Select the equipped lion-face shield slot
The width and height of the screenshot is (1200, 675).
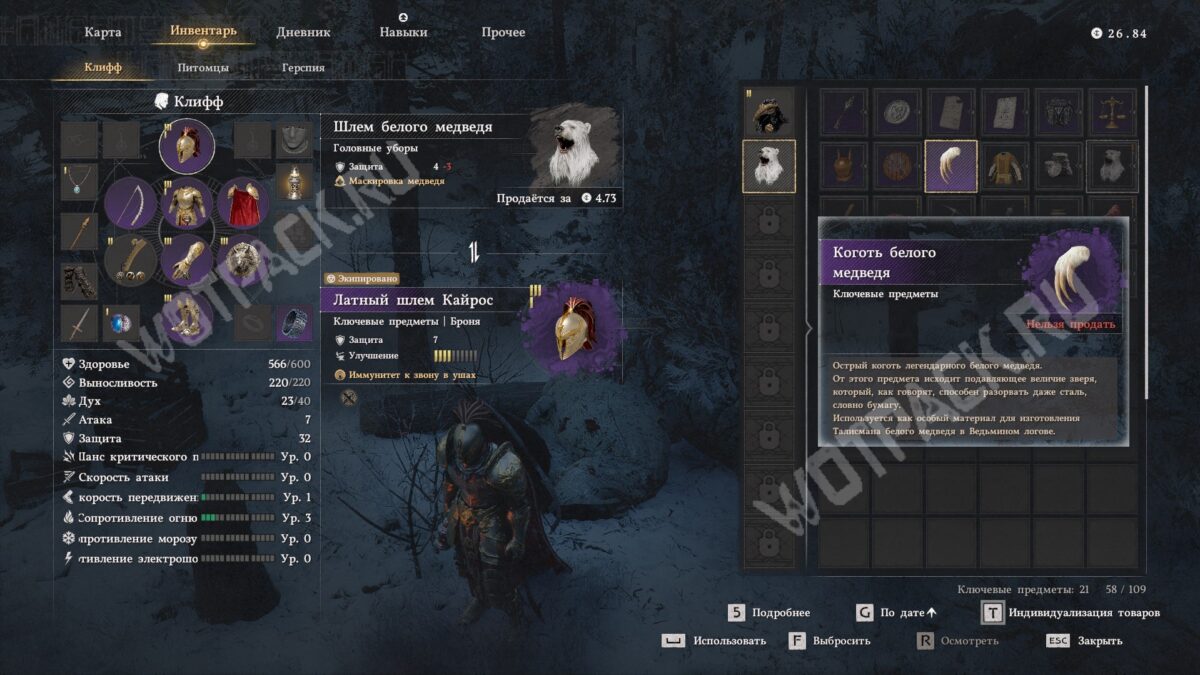pos(241,261)
